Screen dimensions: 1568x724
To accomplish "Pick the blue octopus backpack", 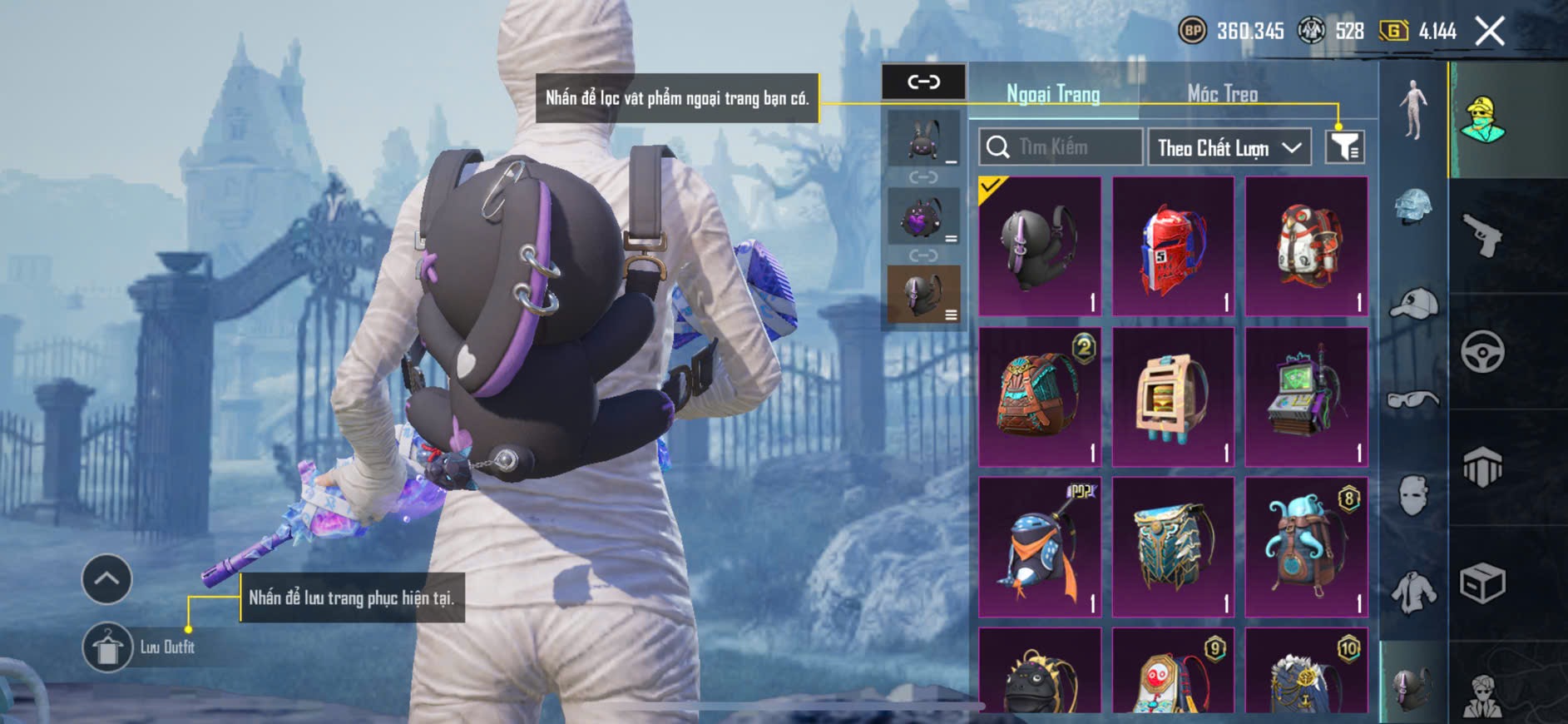I will pyautogui.click(x=1306, y=547).
